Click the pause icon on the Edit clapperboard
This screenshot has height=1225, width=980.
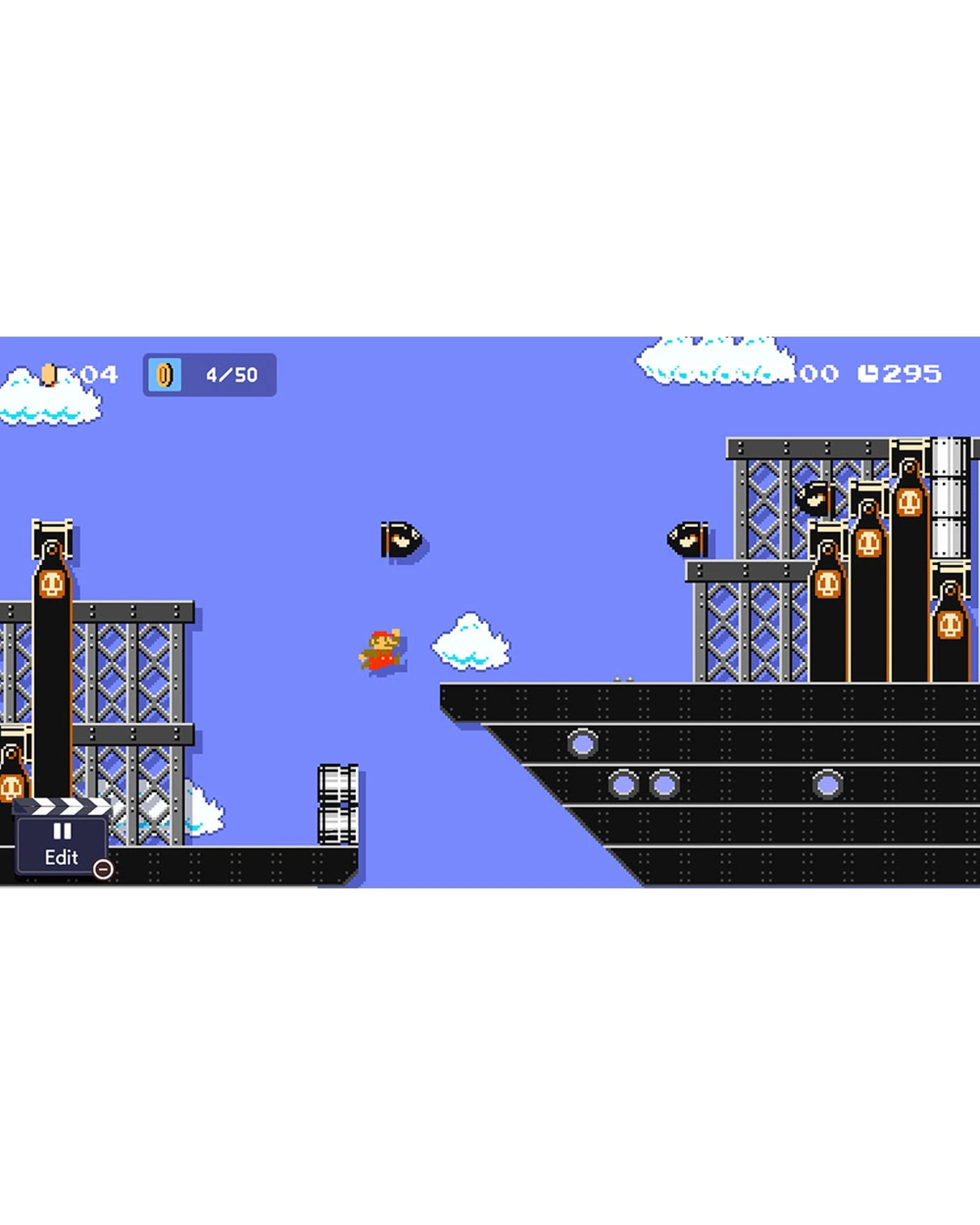(63, 831)
